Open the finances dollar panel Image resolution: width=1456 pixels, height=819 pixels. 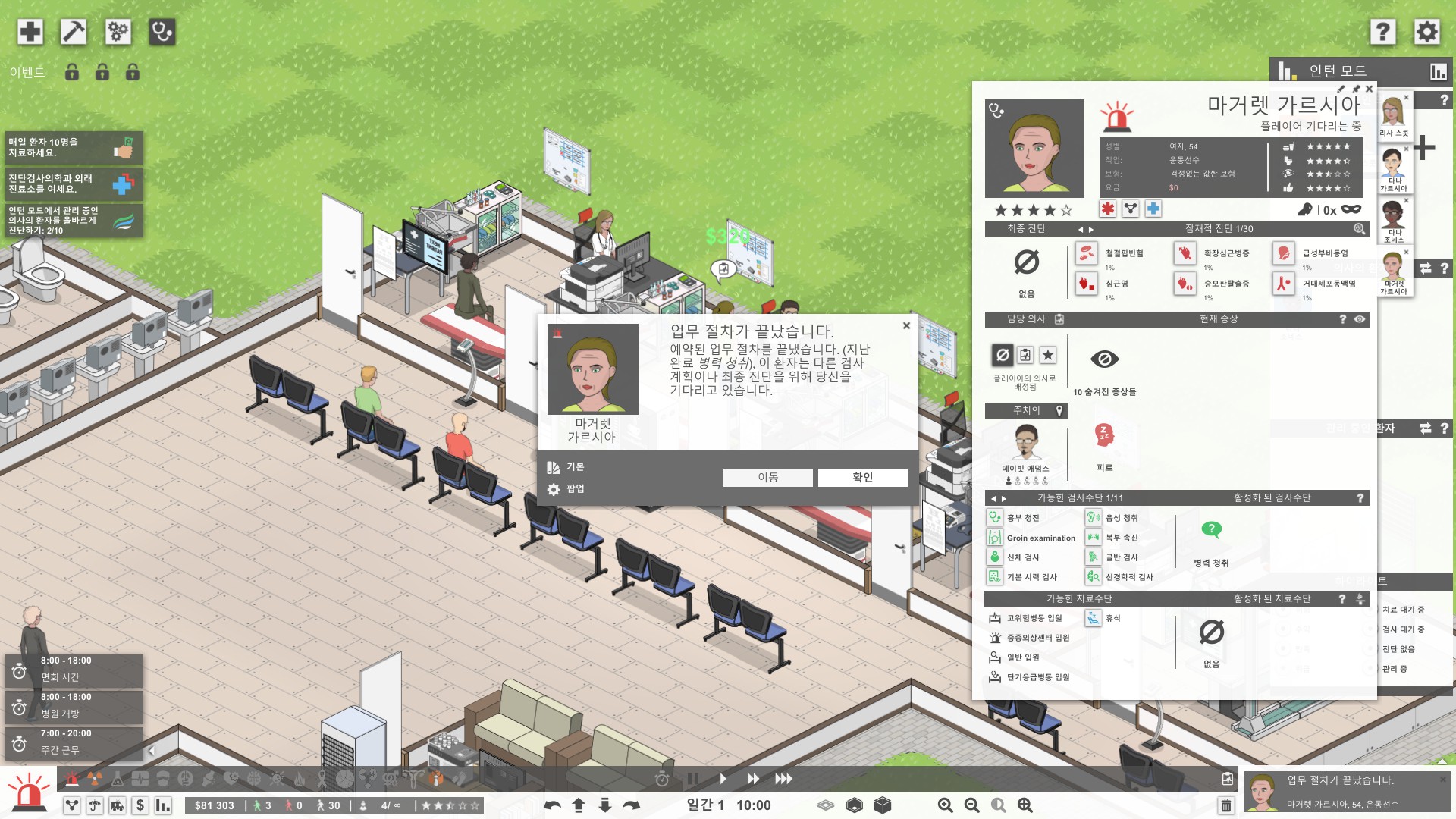[x=140, y=805]
